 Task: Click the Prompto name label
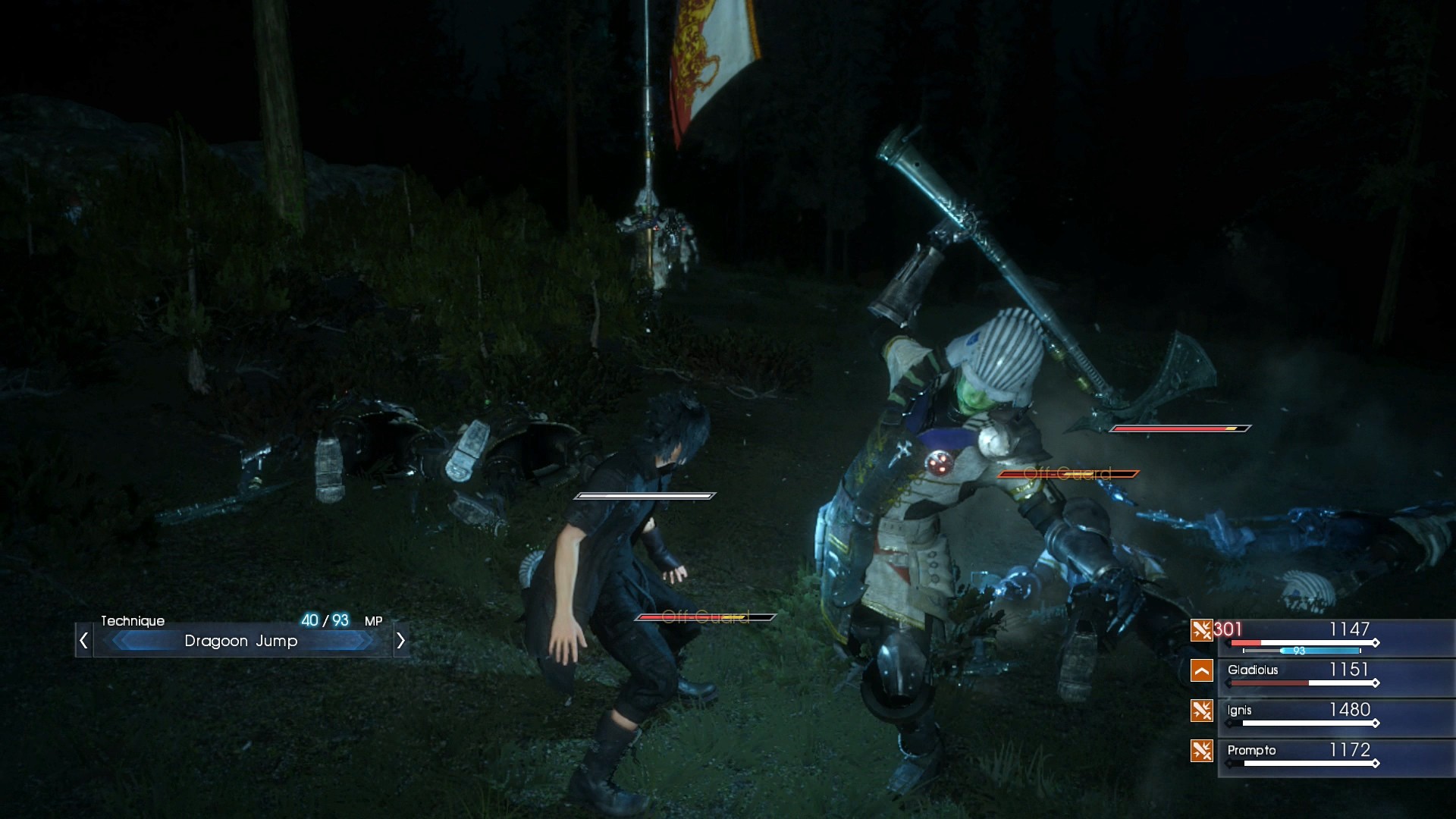pyautogui.click(x=1253, y=751)
